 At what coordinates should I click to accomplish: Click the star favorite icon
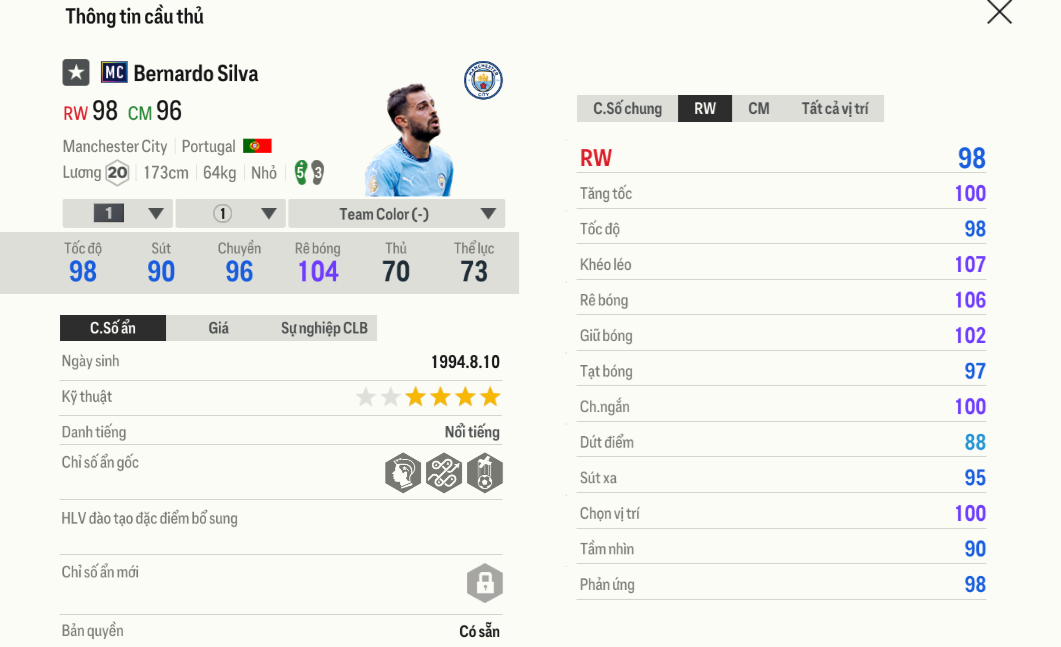click(76, 73)
